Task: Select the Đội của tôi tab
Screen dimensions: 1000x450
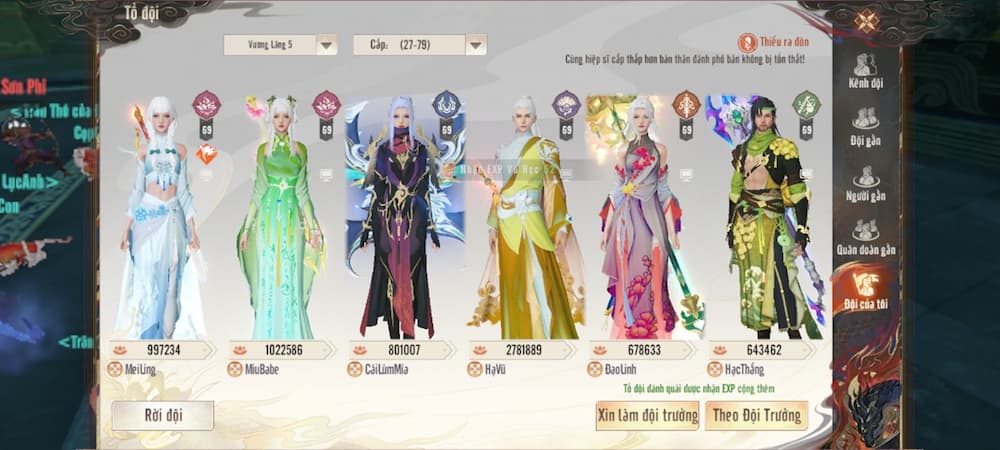Action: (866, 290)
